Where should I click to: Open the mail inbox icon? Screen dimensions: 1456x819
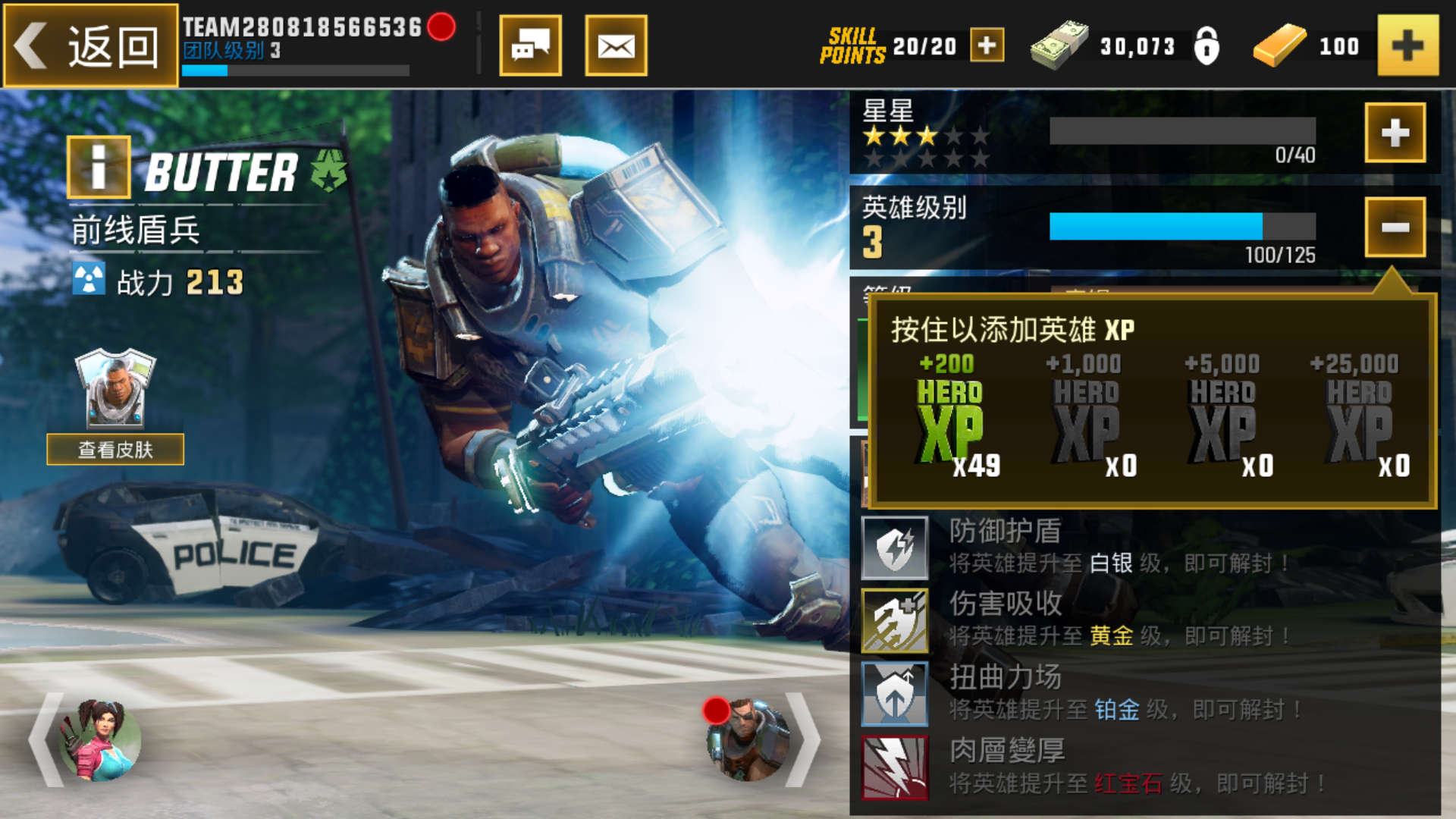pos(616,45)
